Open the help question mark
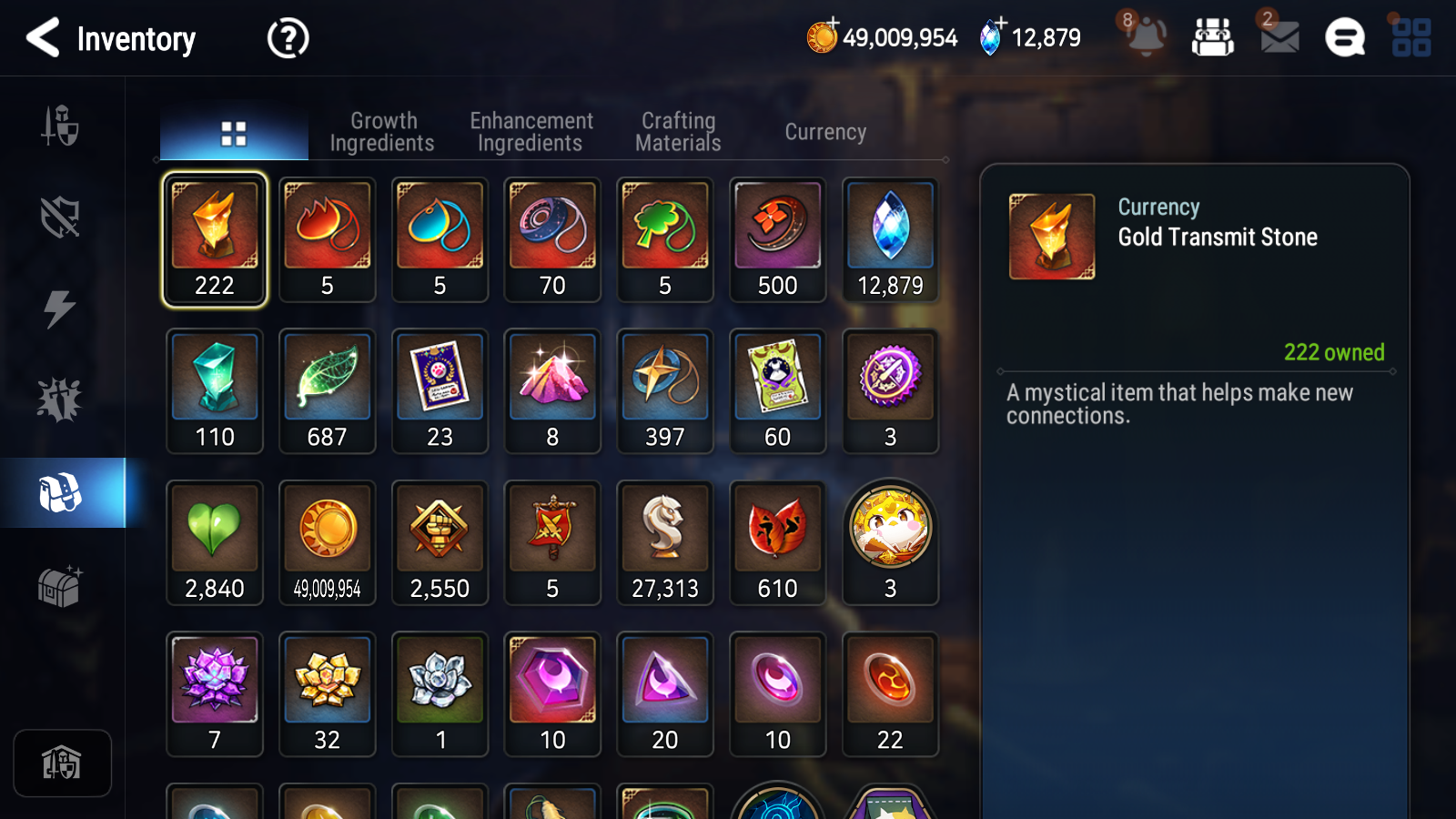 click(287, 38)
